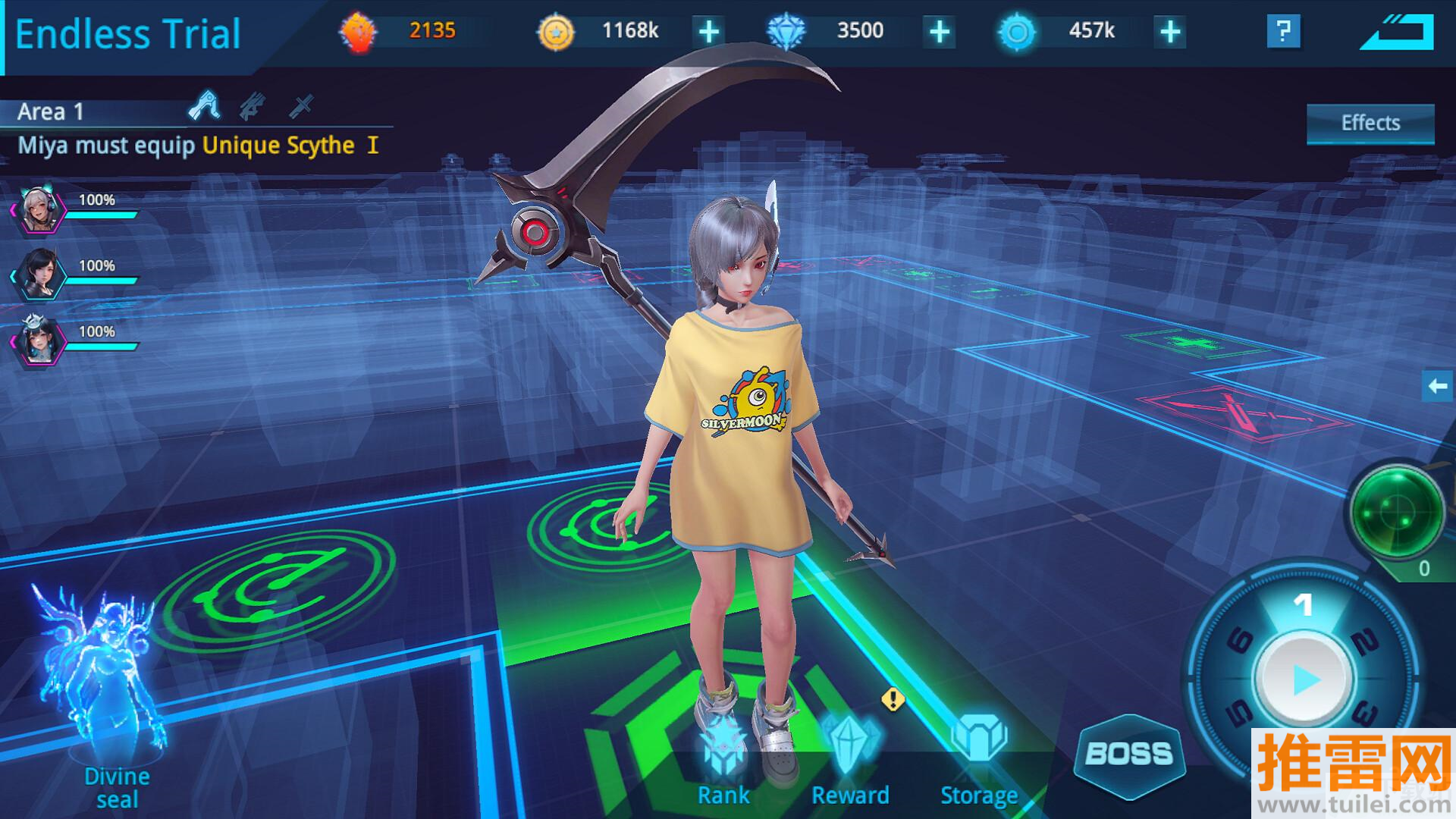Activate the green radar scanner

click(x=1396, y=514)
